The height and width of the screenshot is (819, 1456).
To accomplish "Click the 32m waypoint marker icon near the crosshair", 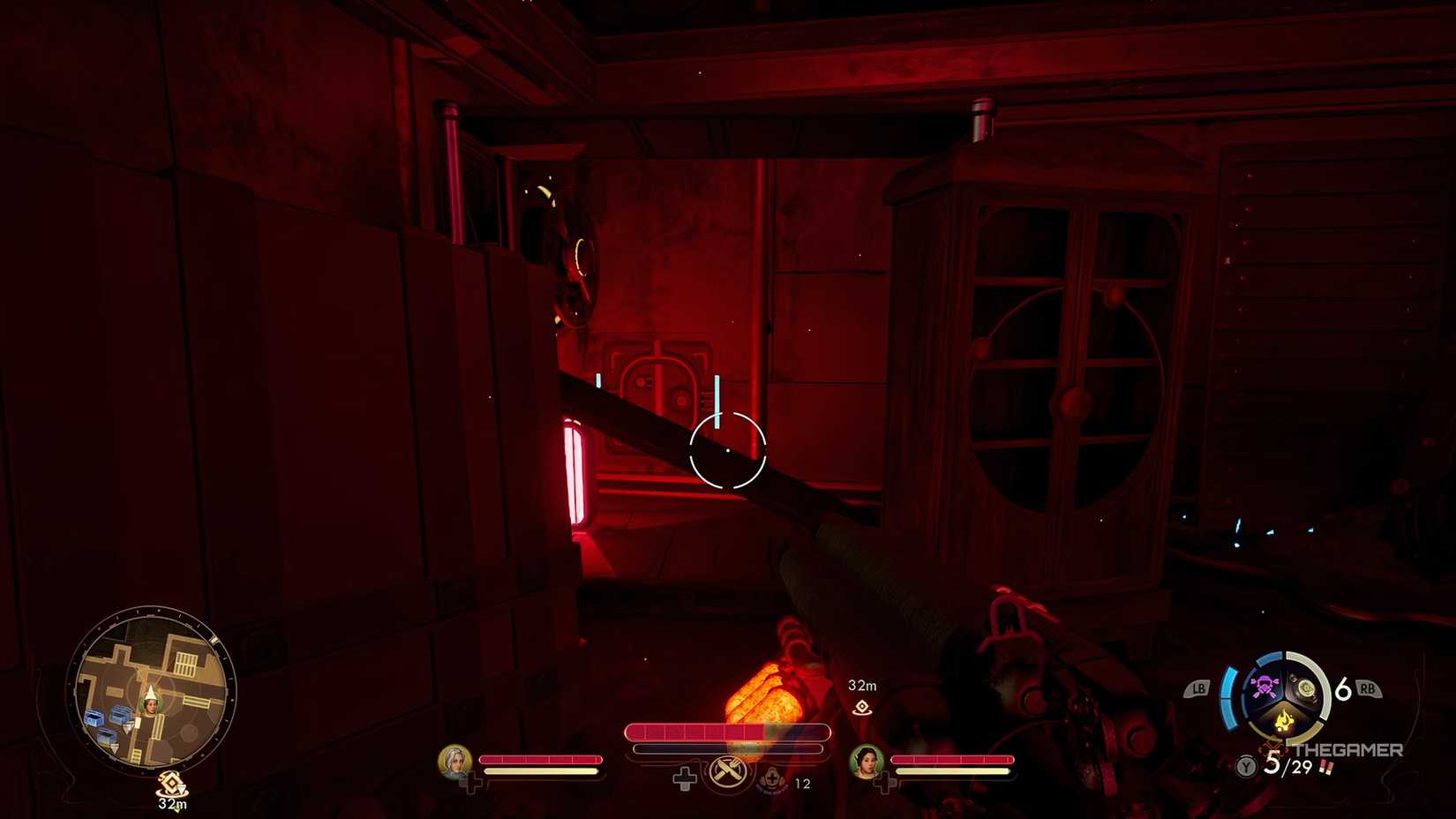I will click(x=860, y=707).
